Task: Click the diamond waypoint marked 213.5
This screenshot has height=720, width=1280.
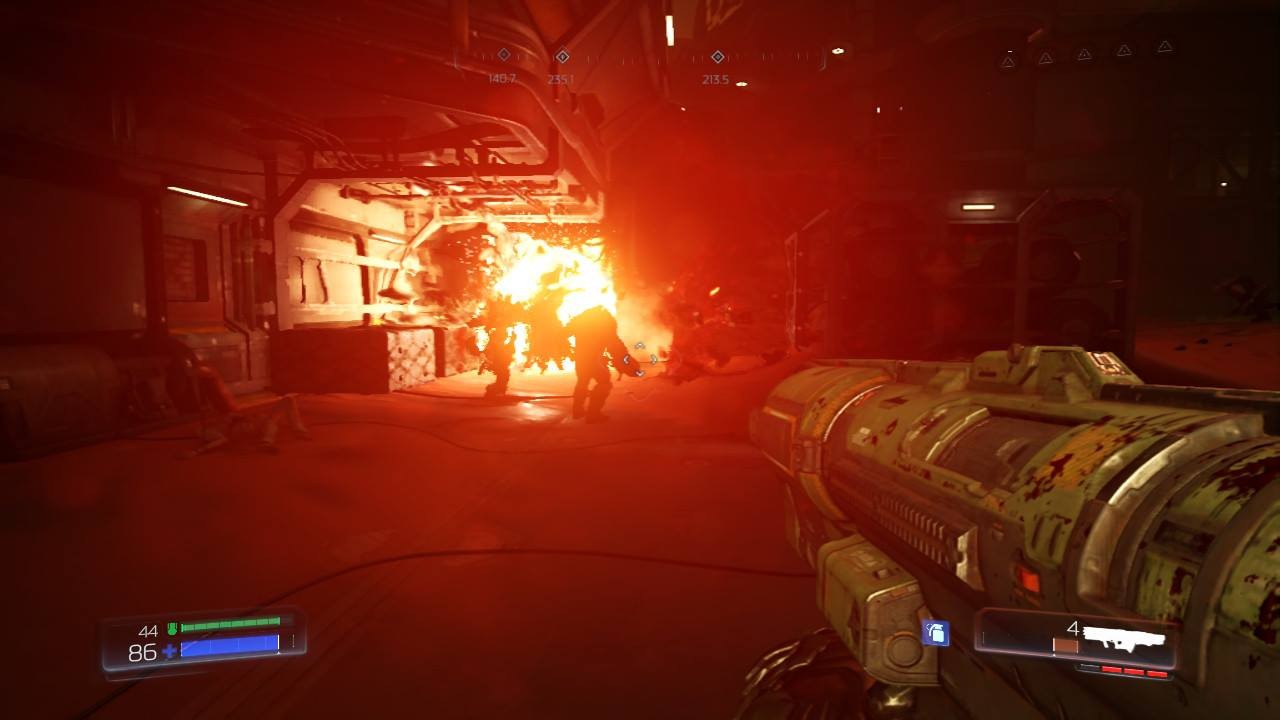Action: point(717,58)
